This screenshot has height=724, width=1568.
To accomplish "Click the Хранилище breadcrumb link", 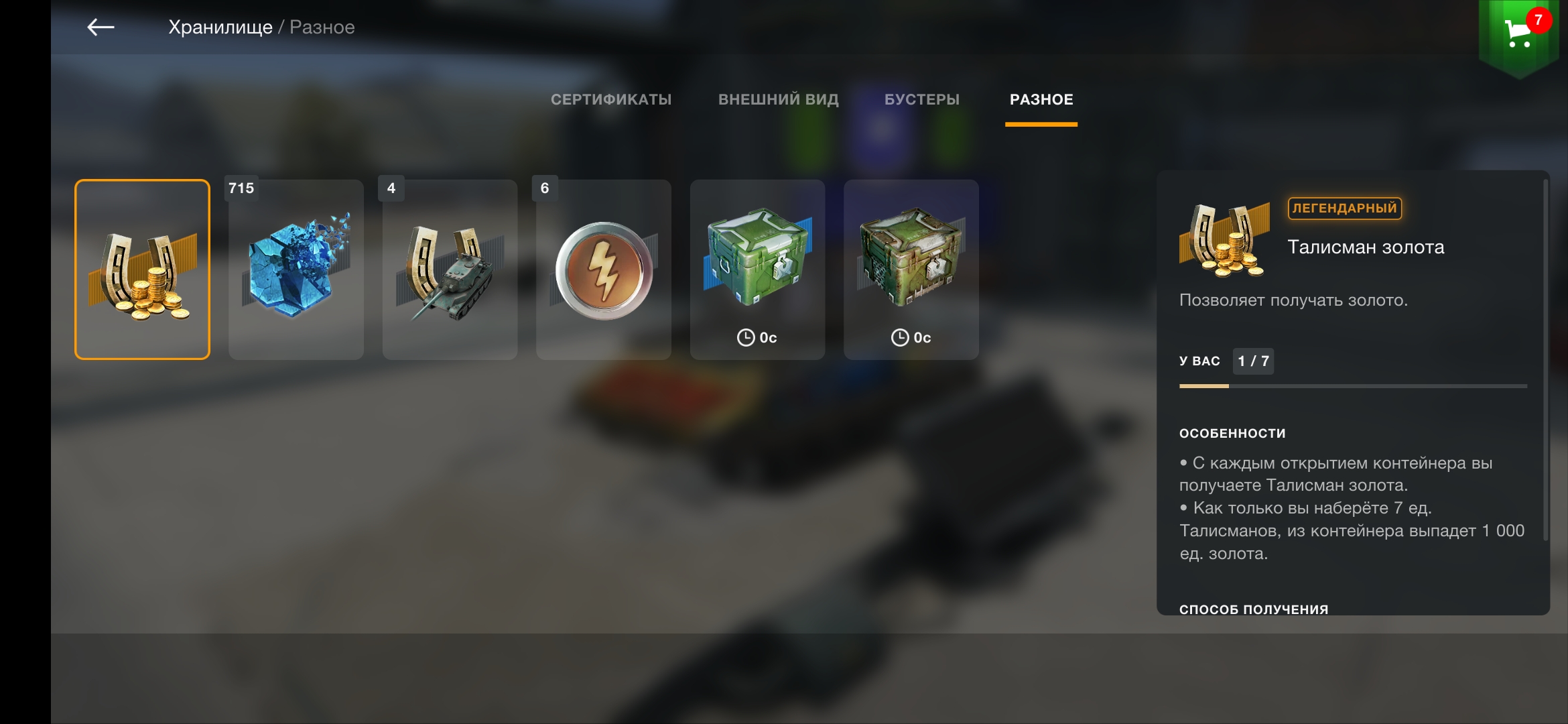I will click(x=220, y=27).
